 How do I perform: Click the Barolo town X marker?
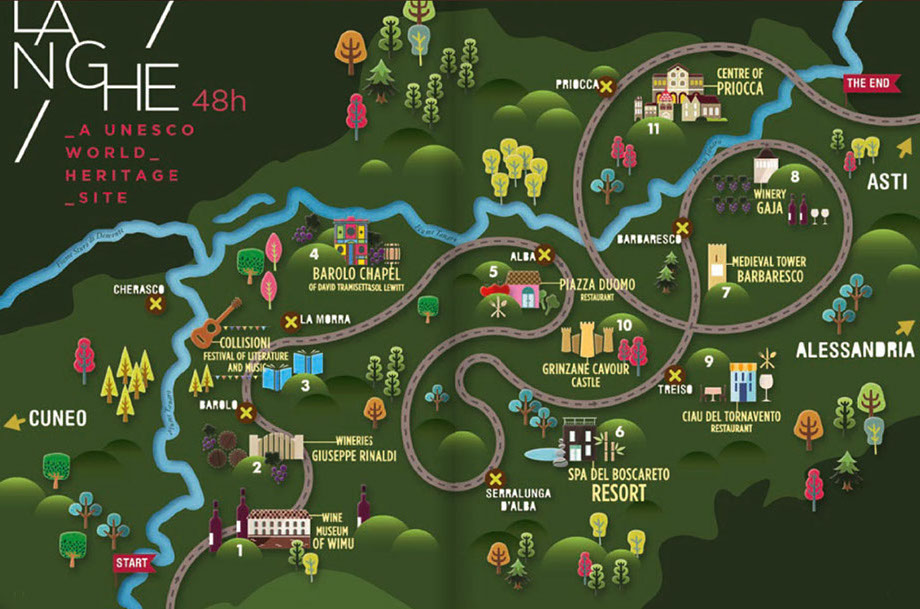pyautogui.click(x=246, y=409)
